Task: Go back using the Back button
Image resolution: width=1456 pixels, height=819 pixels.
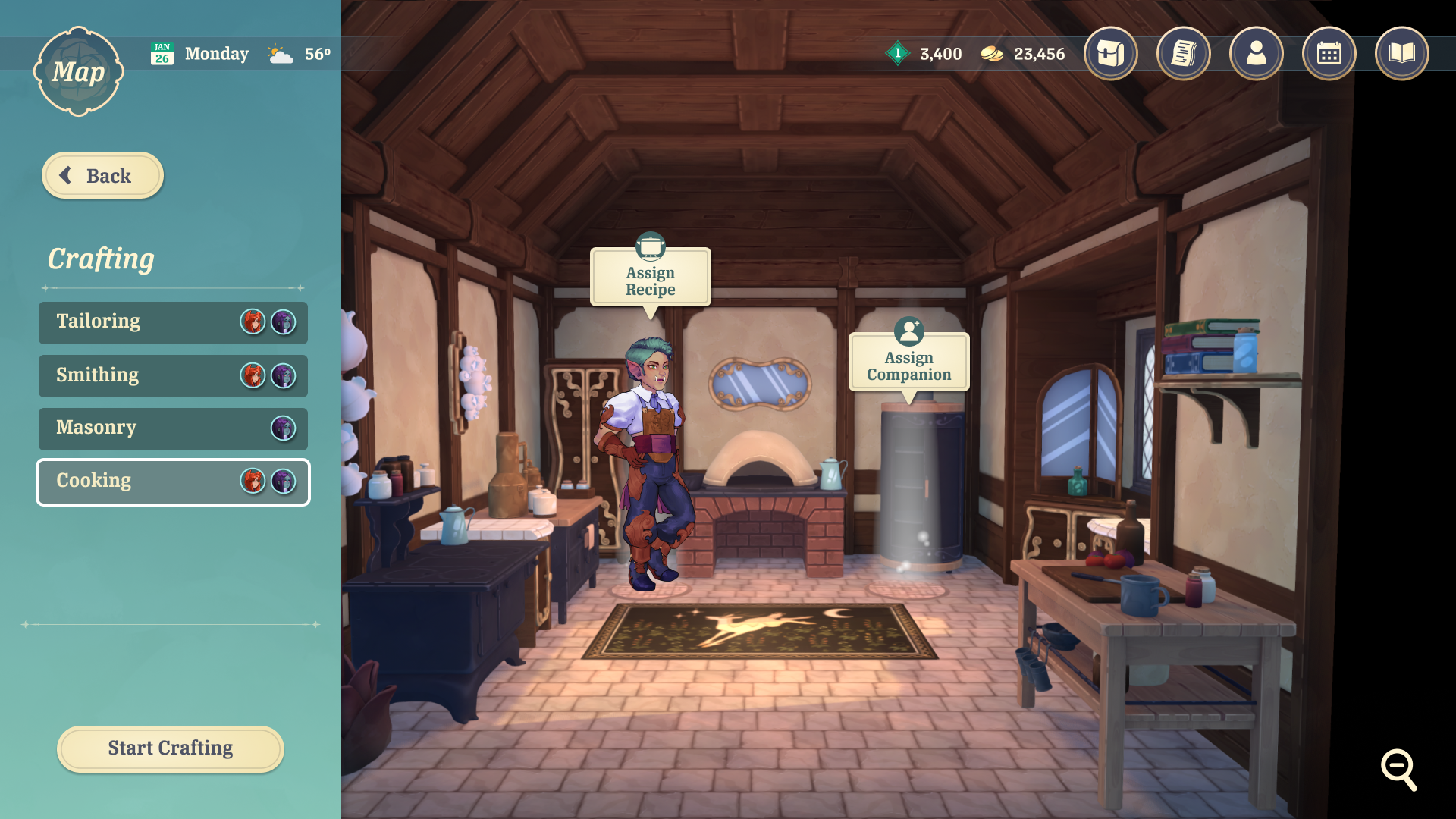Action: tap(102, 176)
